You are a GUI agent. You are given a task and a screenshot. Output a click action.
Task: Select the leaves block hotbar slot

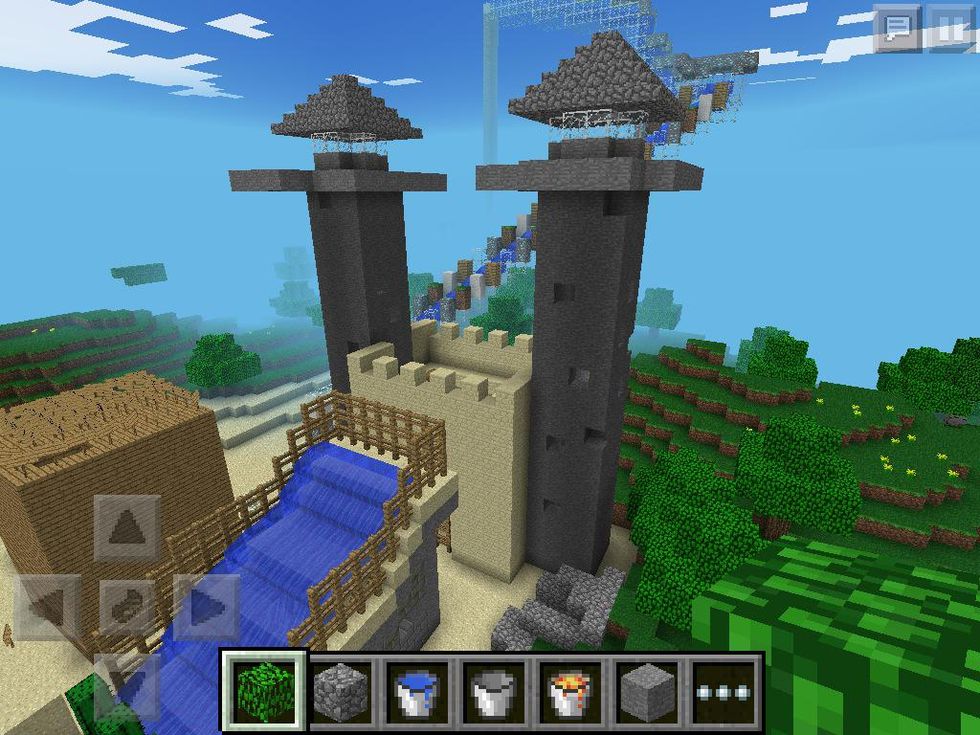tap(262, 689)
